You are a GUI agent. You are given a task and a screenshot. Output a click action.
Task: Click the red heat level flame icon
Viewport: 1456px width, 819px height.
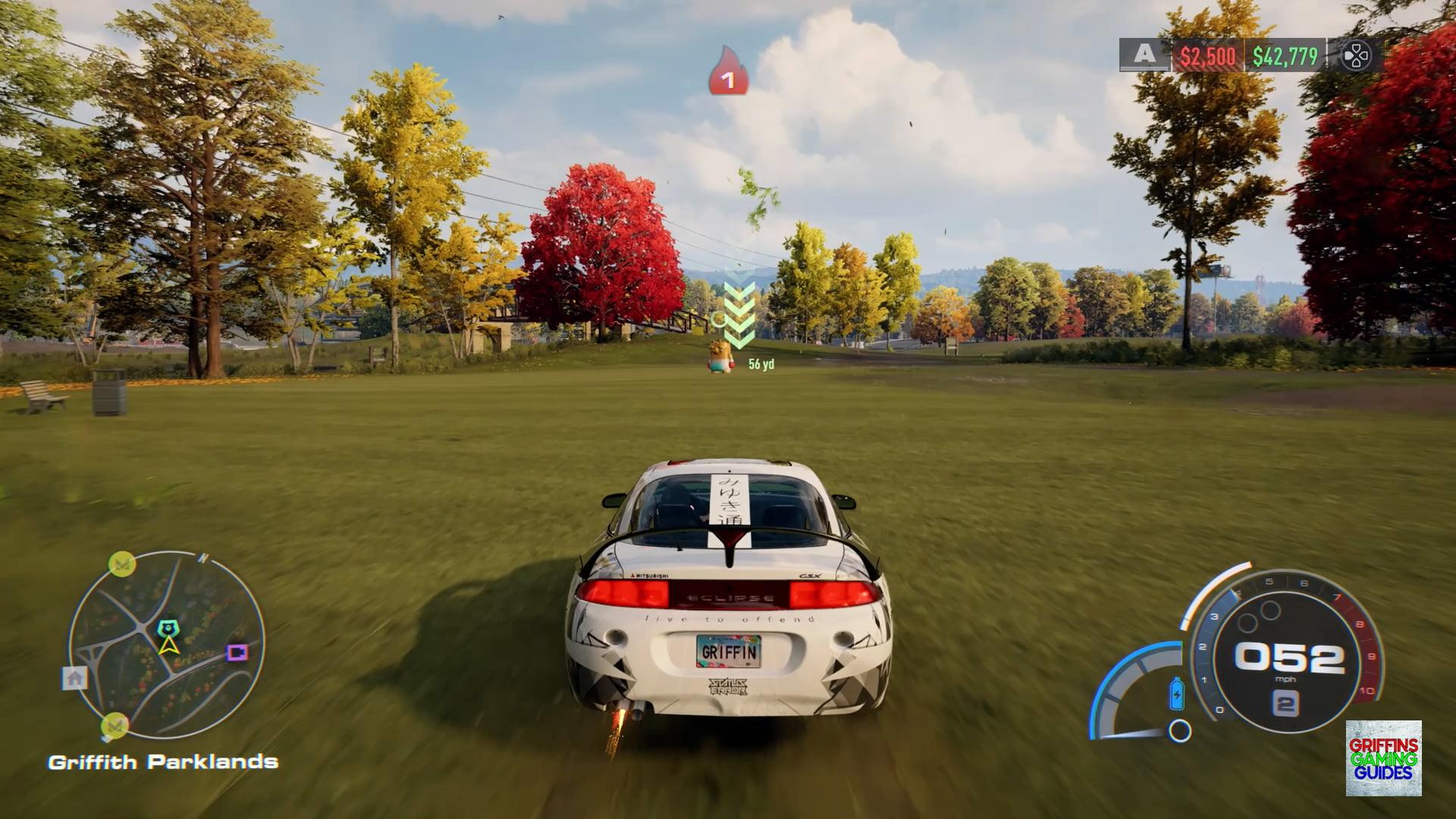pyautogui.click(x=728, y=72)
